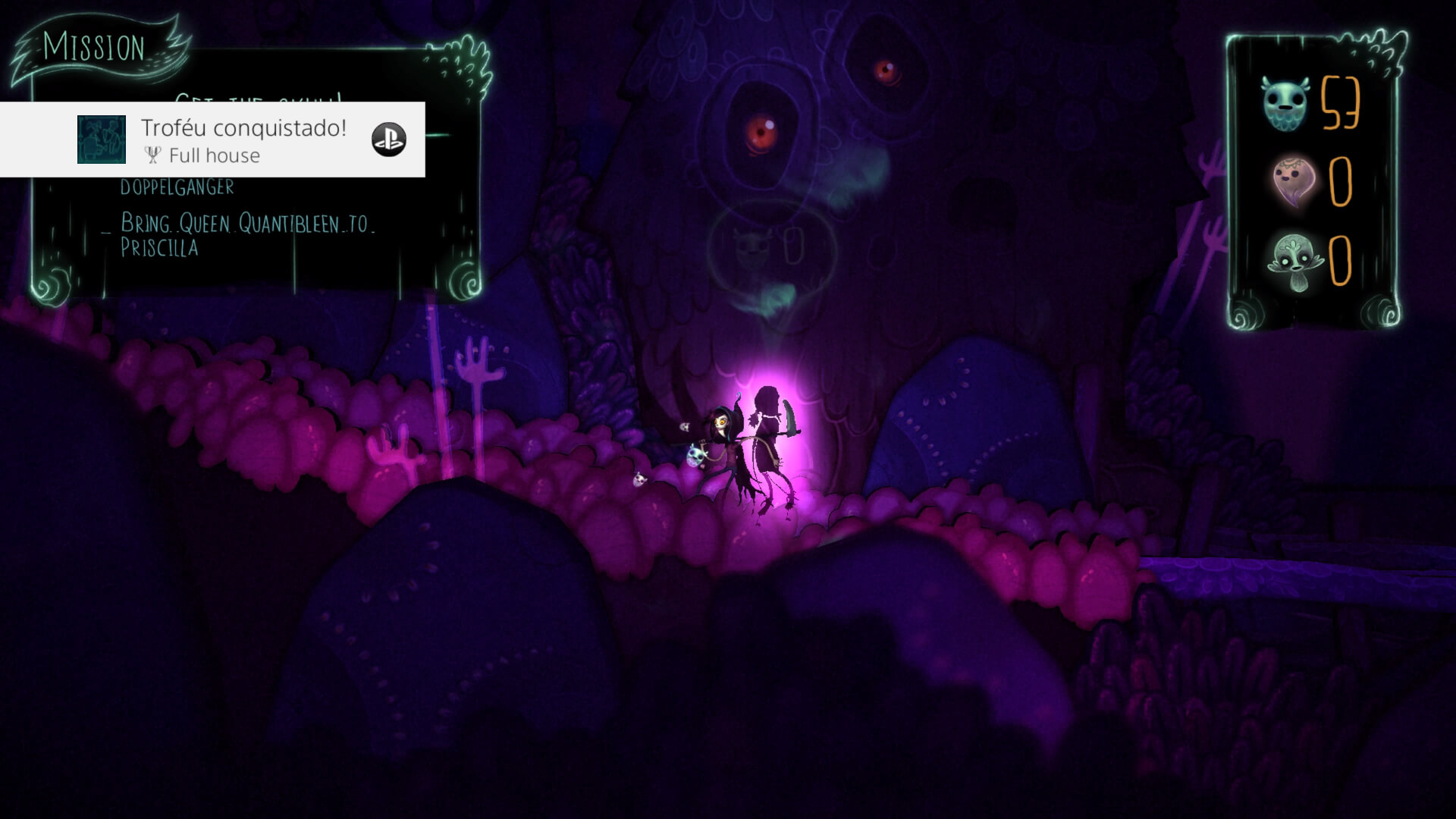Screen dimensions: 1456x819
Task: Click the Mission banner ribbon icon
Action: point(95,47)
